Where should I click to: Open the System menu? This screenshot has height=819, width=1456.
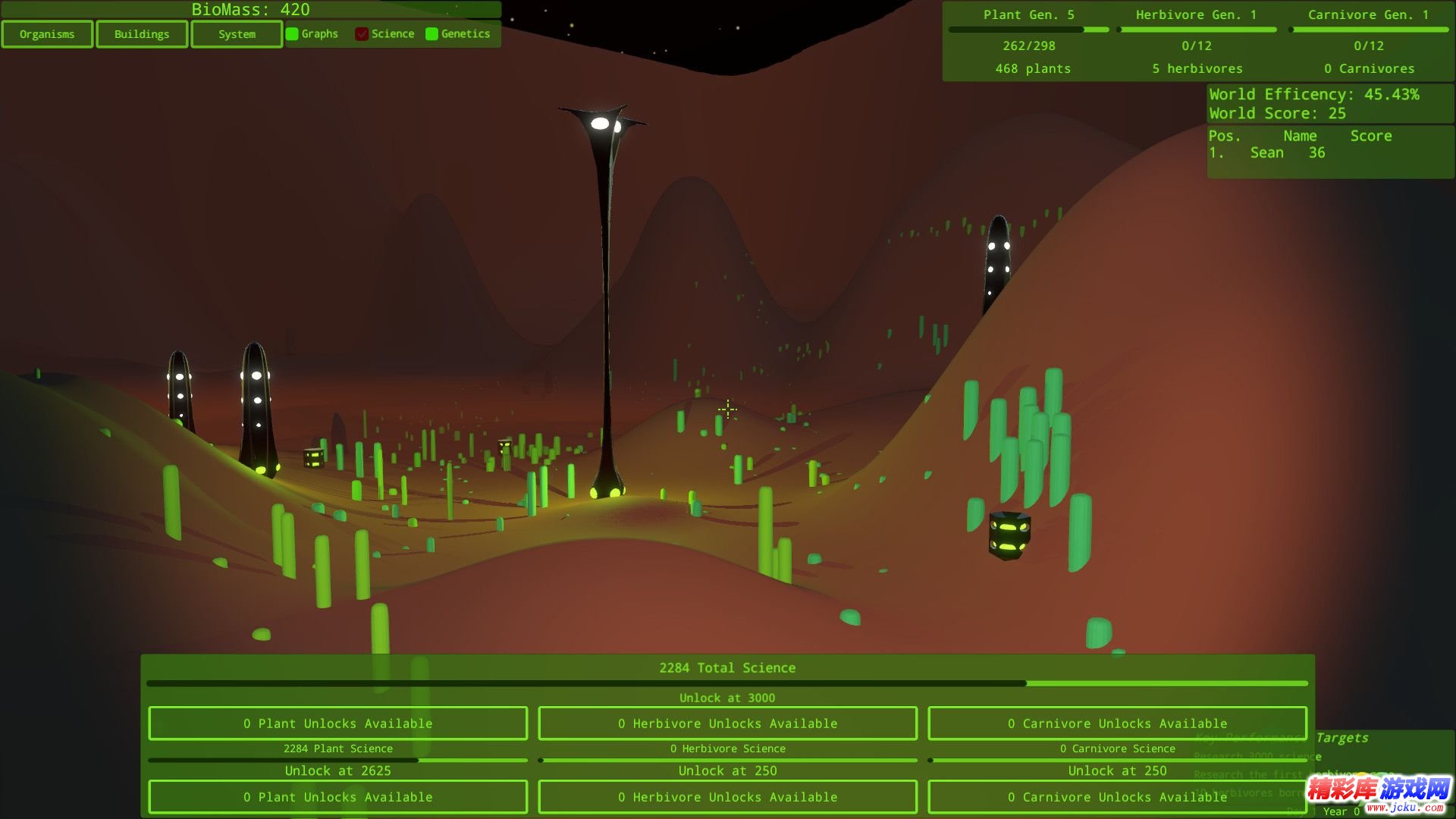237,34
